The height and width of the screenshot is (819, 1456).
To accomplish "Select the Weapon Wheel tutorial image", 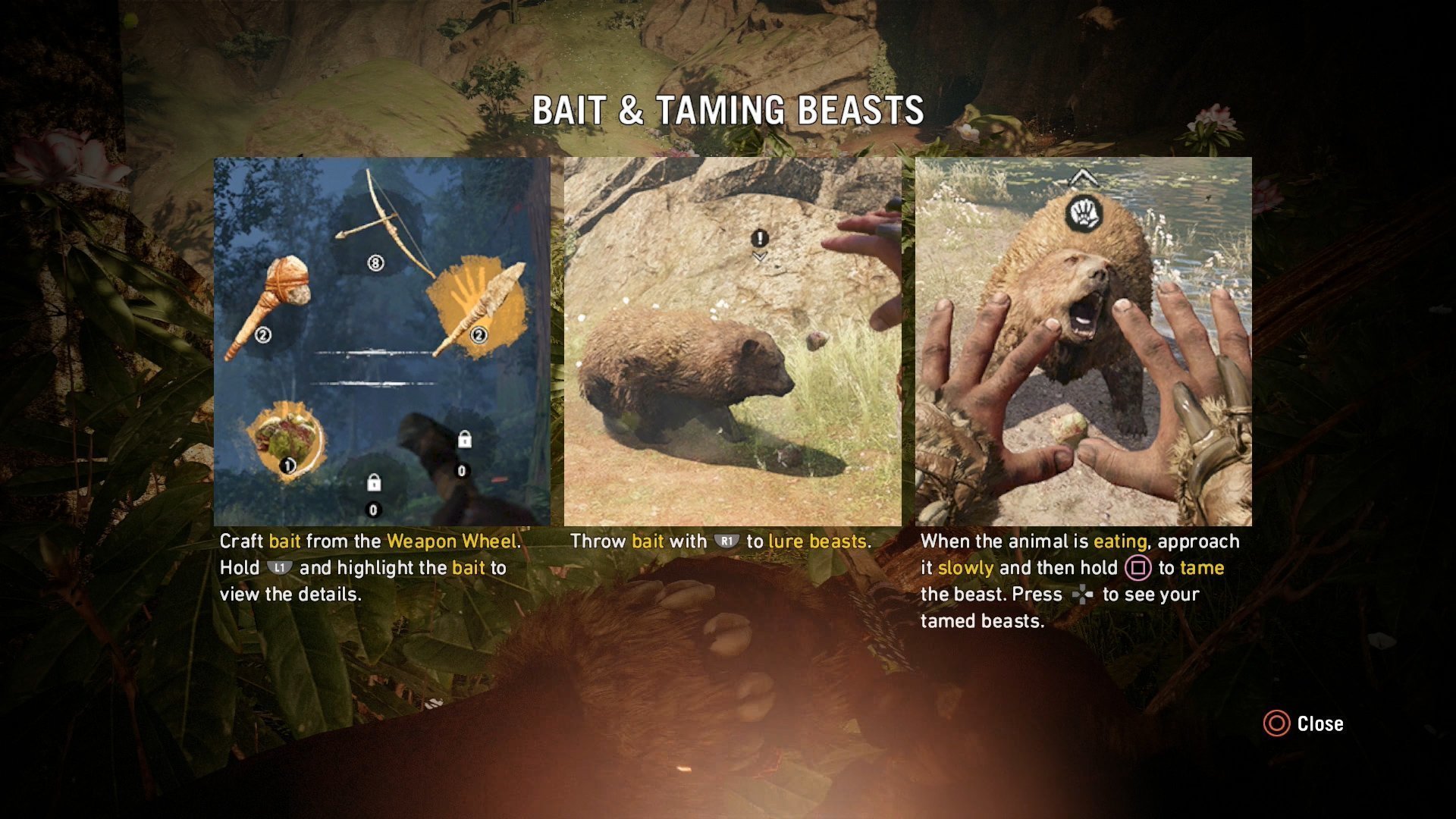I will (381, 341).
